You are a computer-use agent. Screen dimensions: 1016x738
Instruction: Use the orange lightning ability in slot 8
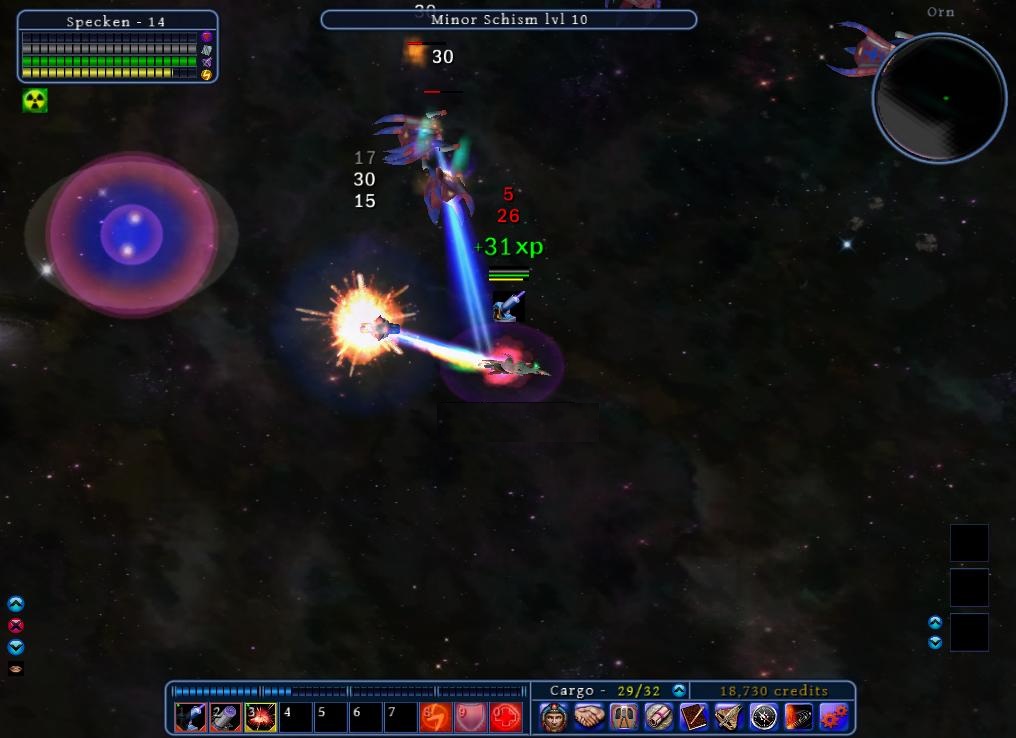point(435,717)
